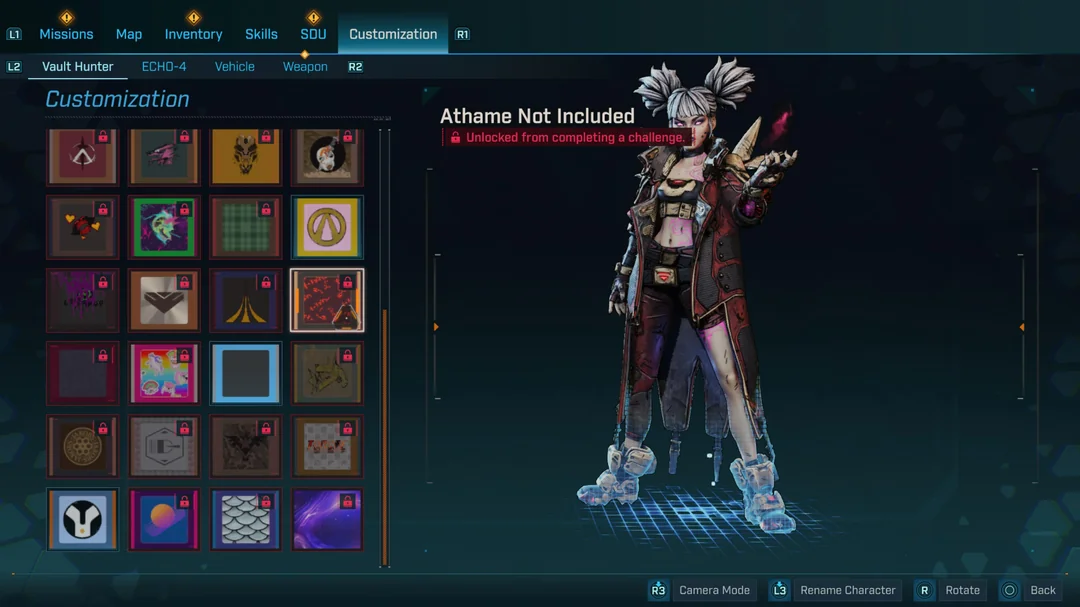Select the Vault Hunter sub-tab
Image resolution: width=1080 pixels, height=607 pixels.
[x=78, y=67]
